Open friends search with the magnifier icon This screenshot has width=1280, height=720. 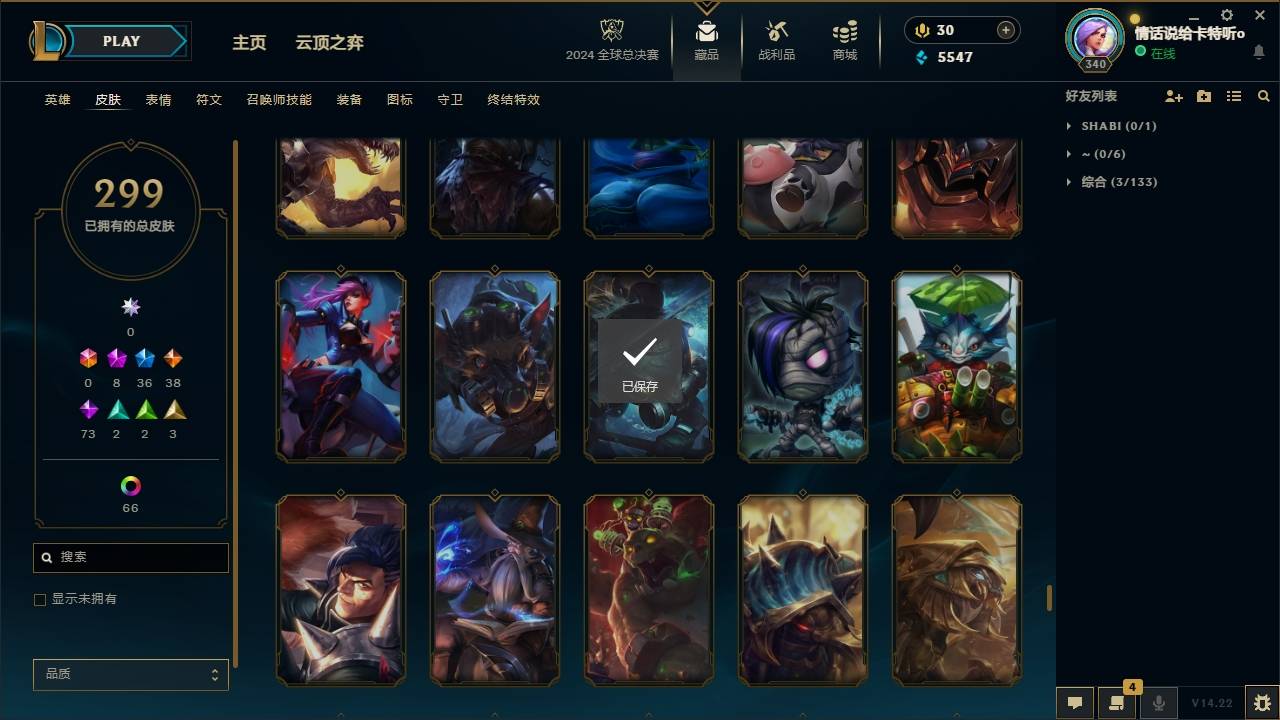click(1264, 95)
